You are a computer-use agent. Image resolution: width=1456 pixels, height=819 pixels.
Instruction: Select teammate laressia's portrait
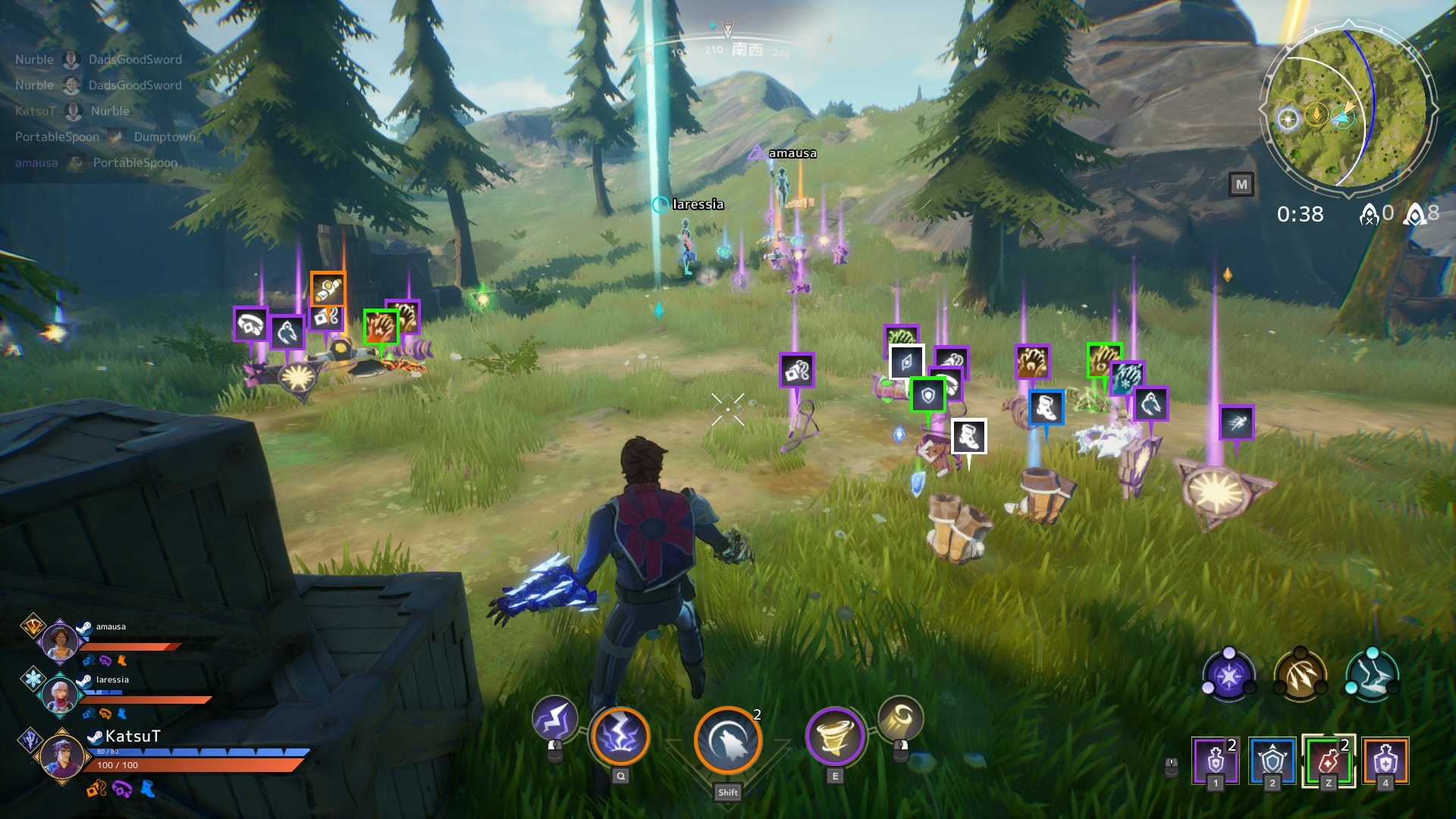(x=59, y=695)
